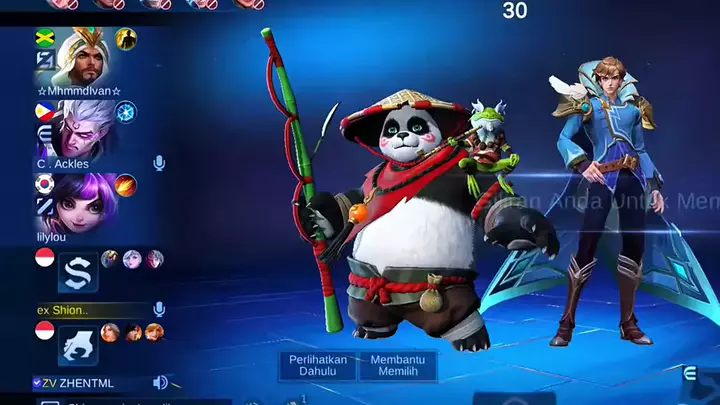
Task: Open the side menu icon at right edge
Action: click(690, 374)
